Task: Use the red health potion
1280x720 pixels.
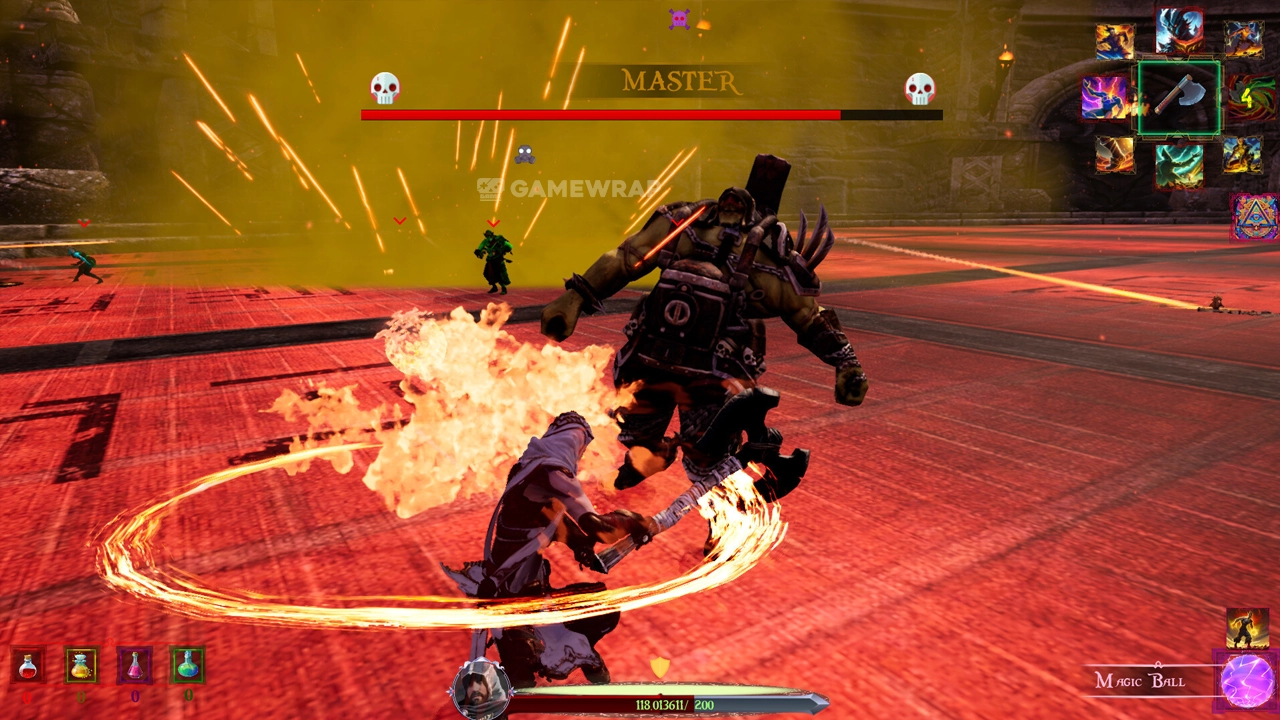Action: (28, 665)
